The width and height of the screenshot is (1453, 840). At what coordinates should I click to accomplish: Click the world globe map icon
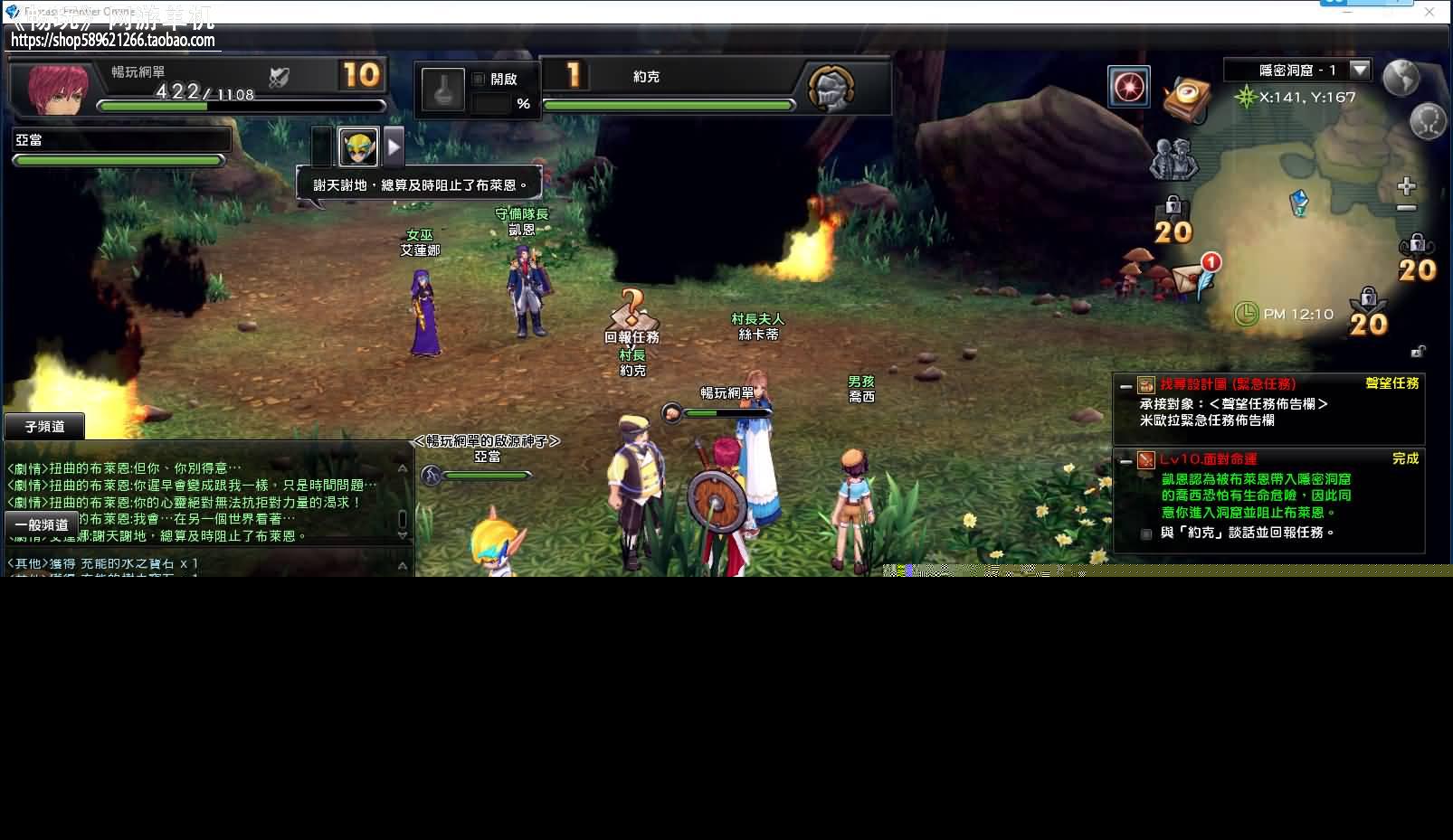click(x=1401, y=78)
